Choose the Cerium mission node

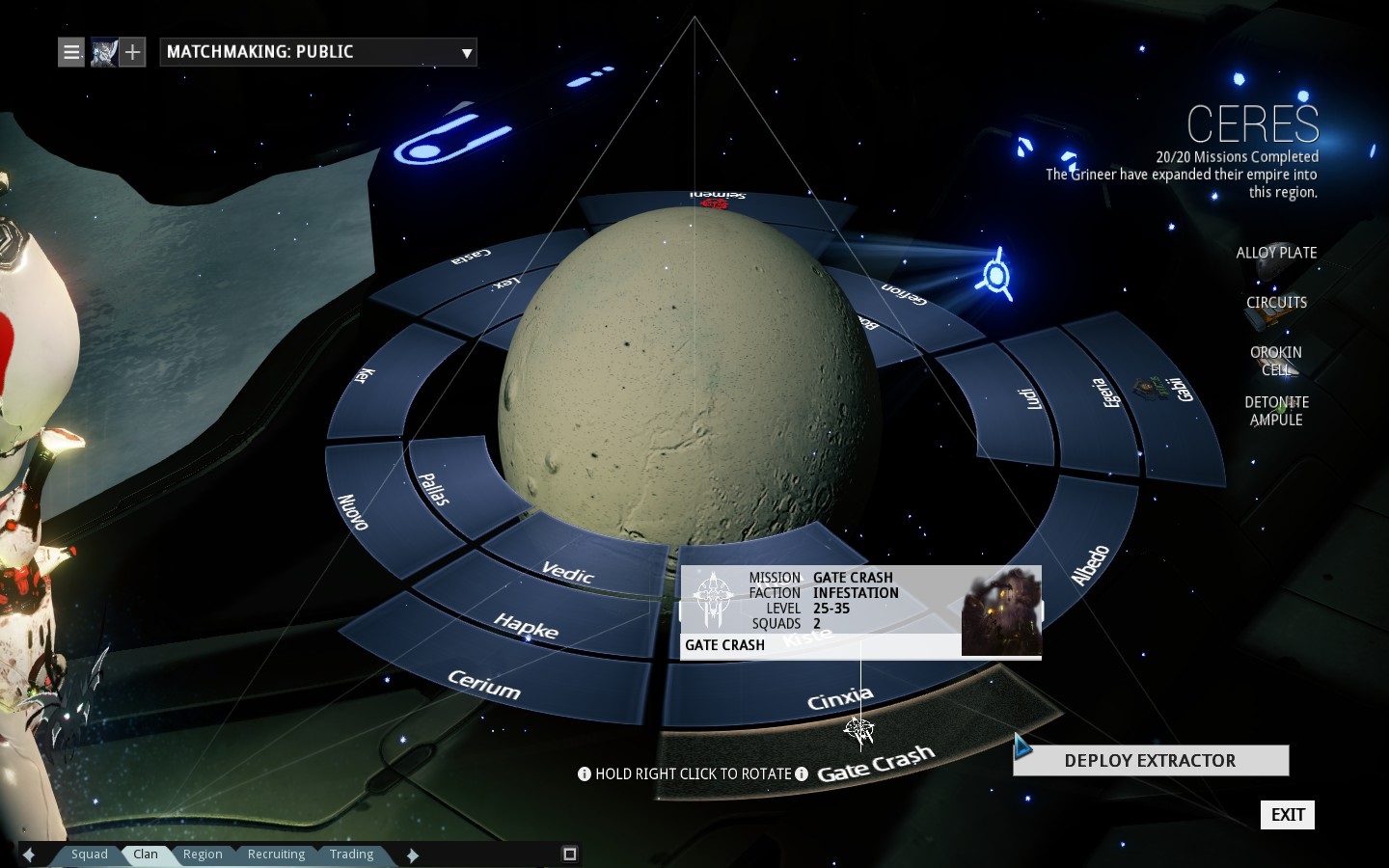click(x=484, y=685)
